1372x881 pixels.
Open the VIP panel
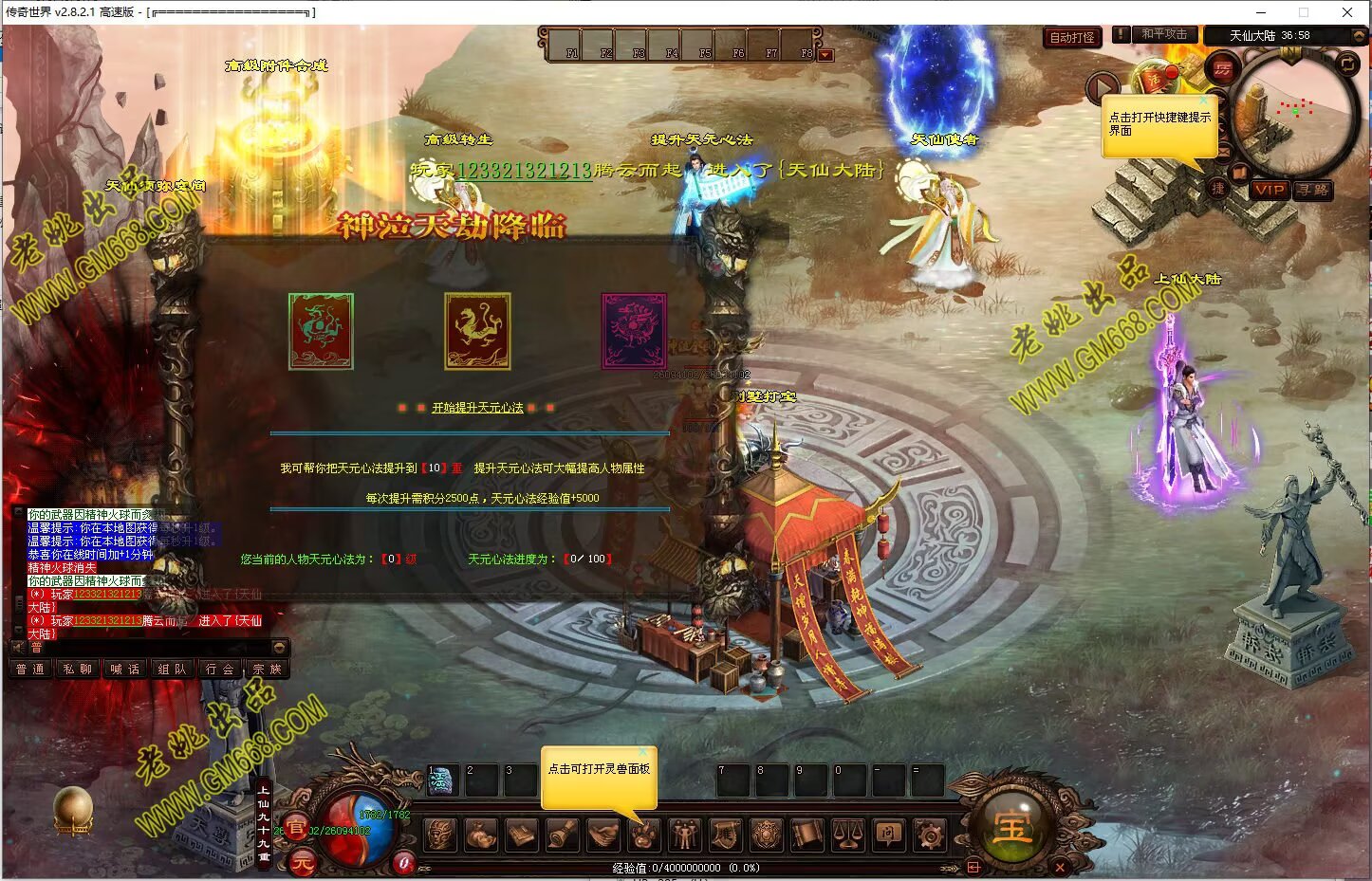(1269, 190)
